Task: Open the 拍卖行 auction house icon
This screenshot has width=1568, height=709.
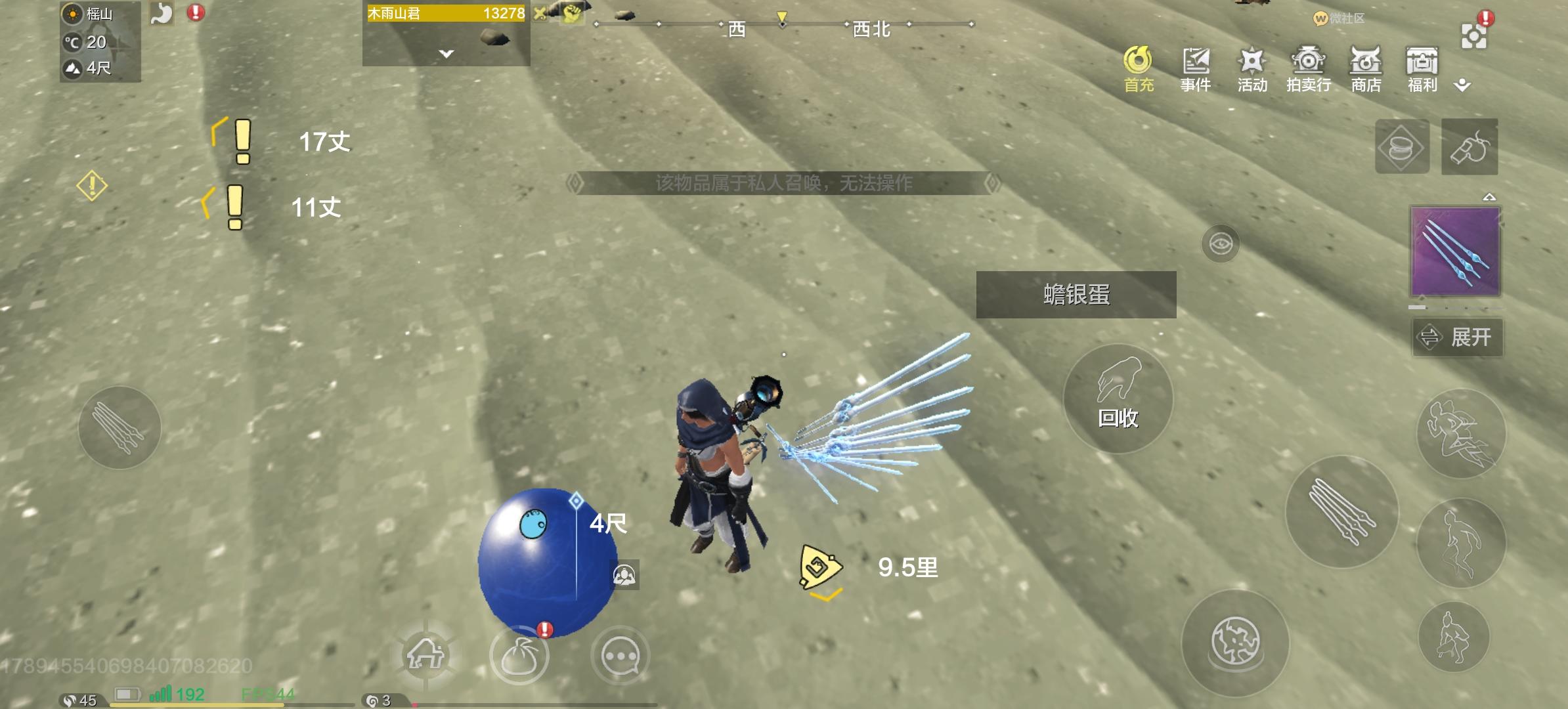Action: click(x=1308, y=68)
